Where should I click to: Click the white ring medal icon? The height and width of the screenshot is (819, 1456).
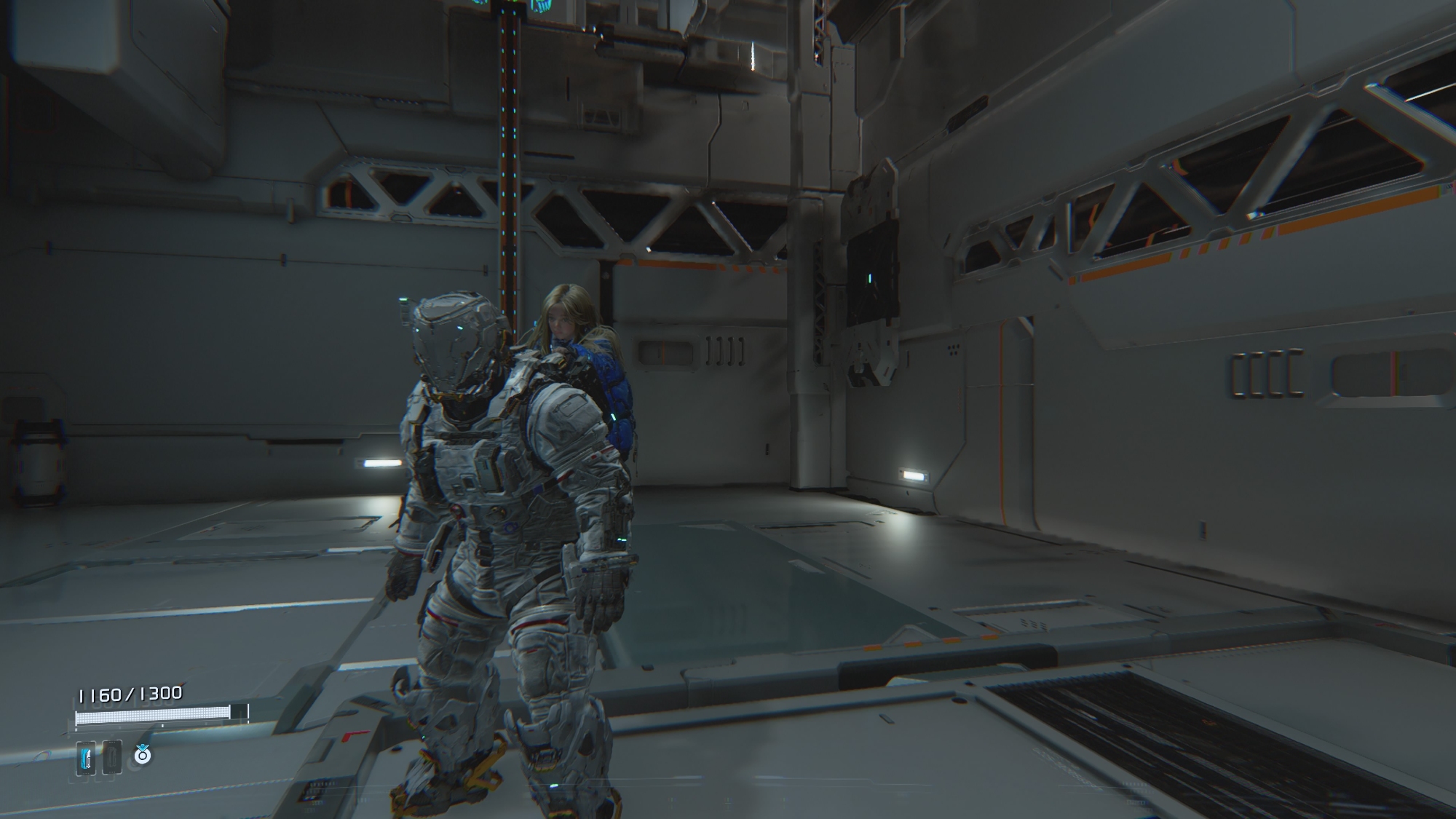click(x=143, y=756)
